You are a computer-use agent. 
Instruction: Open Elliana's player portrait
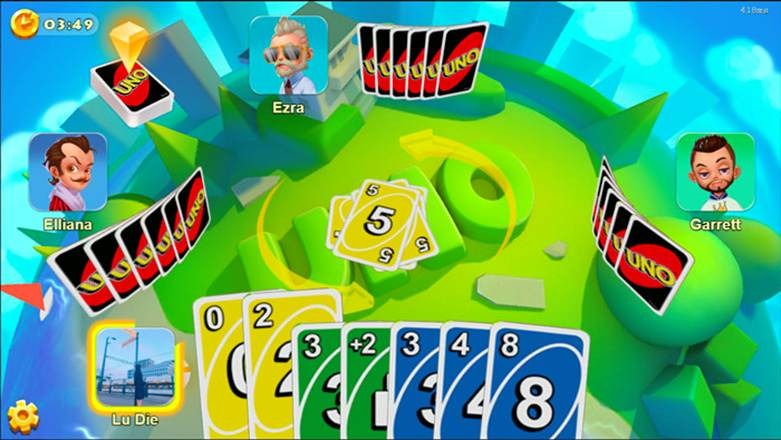click(x=68, y=172)
